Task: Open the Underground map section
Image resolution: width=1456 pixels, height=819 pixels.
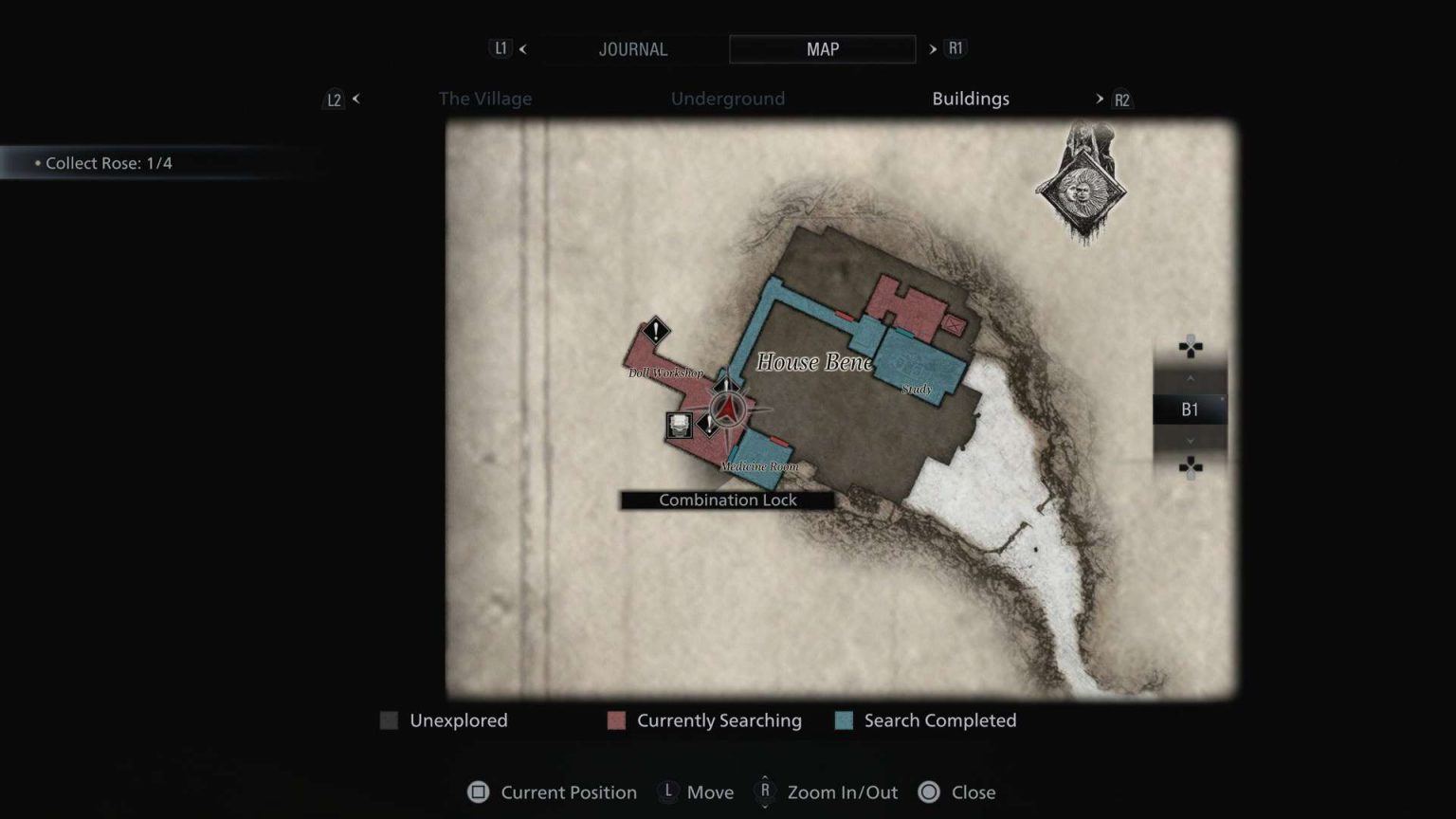Action: point(728,99)
